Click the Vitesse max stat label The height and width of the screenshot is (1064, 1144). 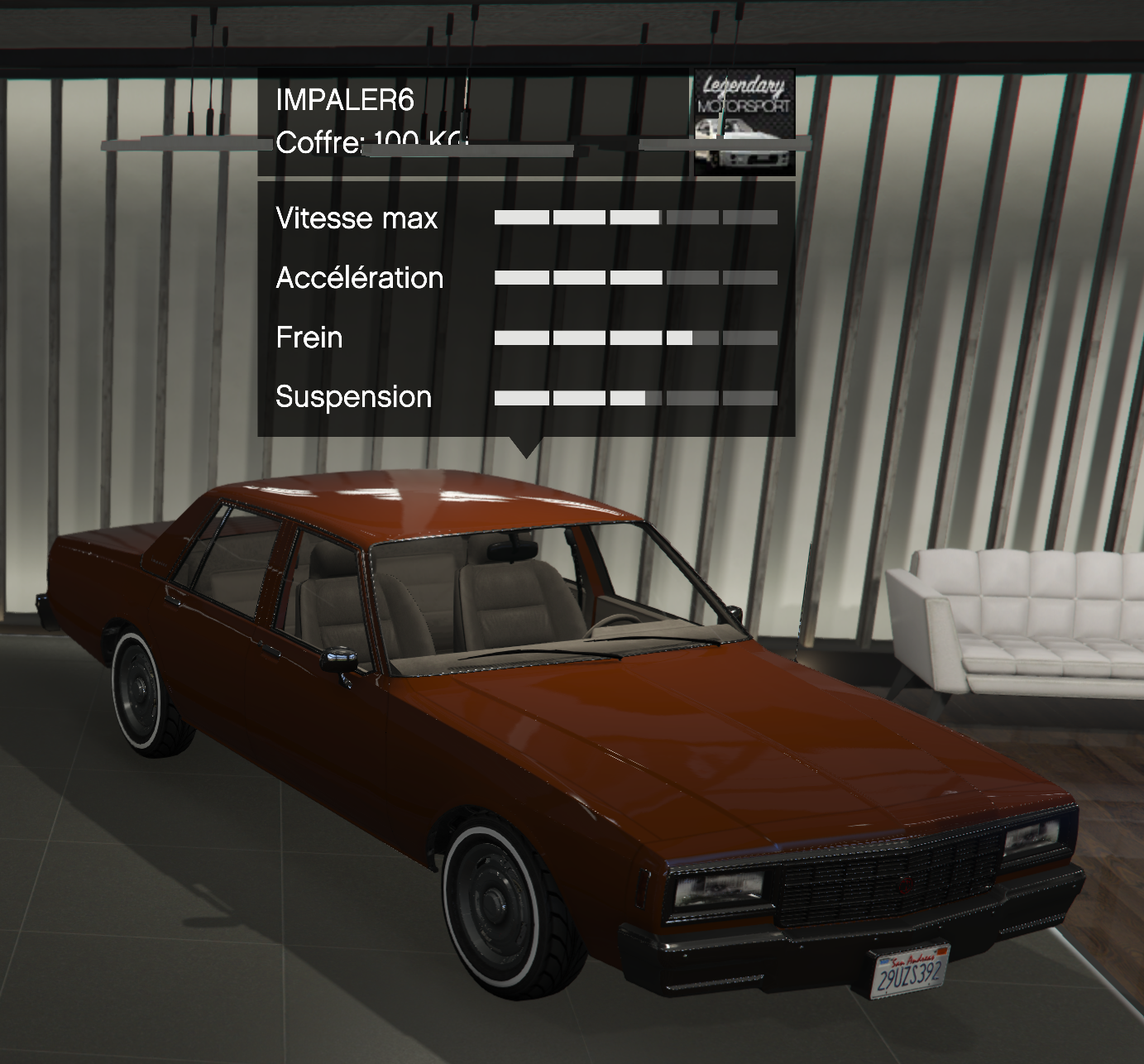(357, 218)
